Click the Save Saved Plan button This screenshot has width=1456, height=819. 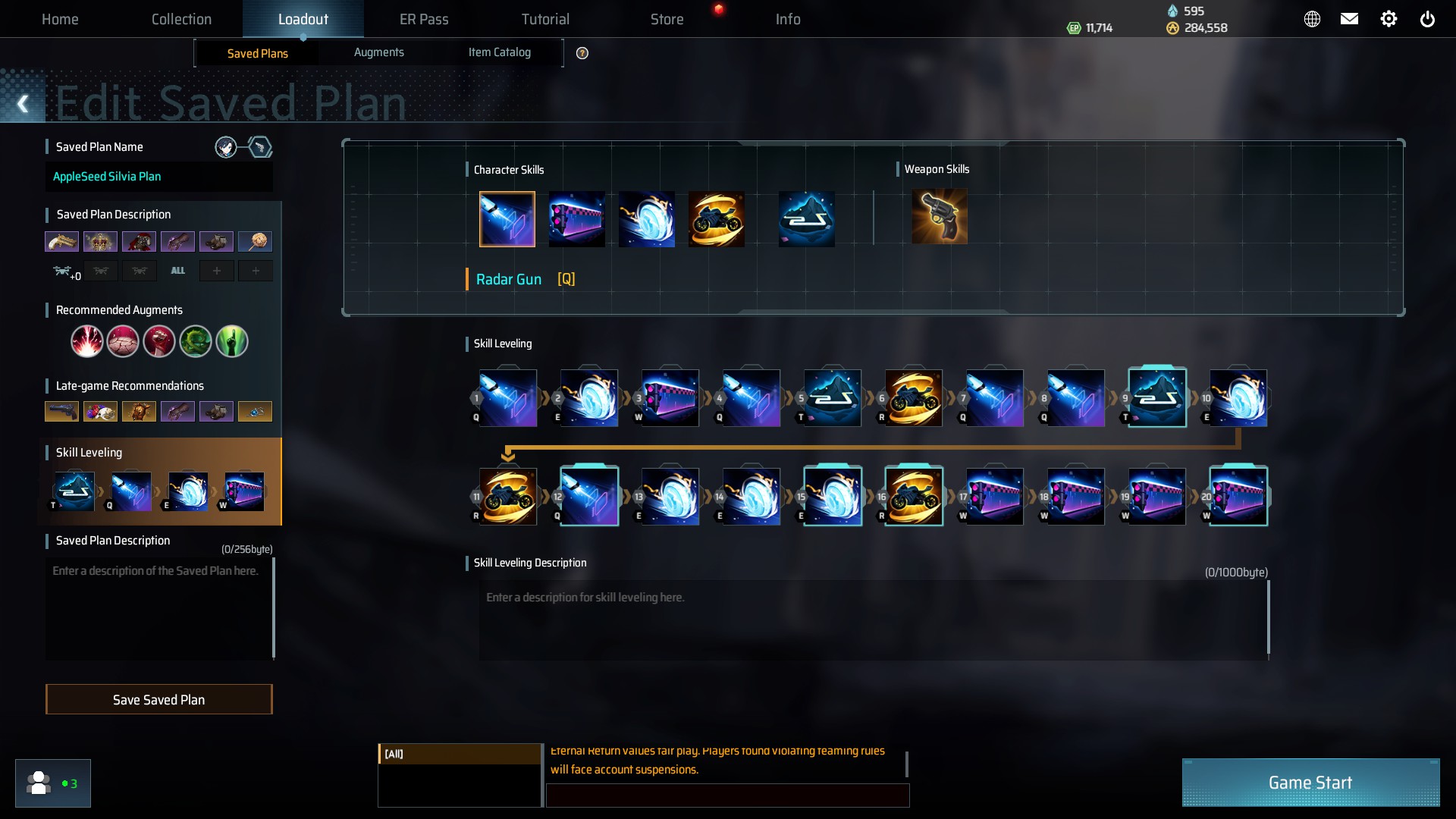click(158, 699)
